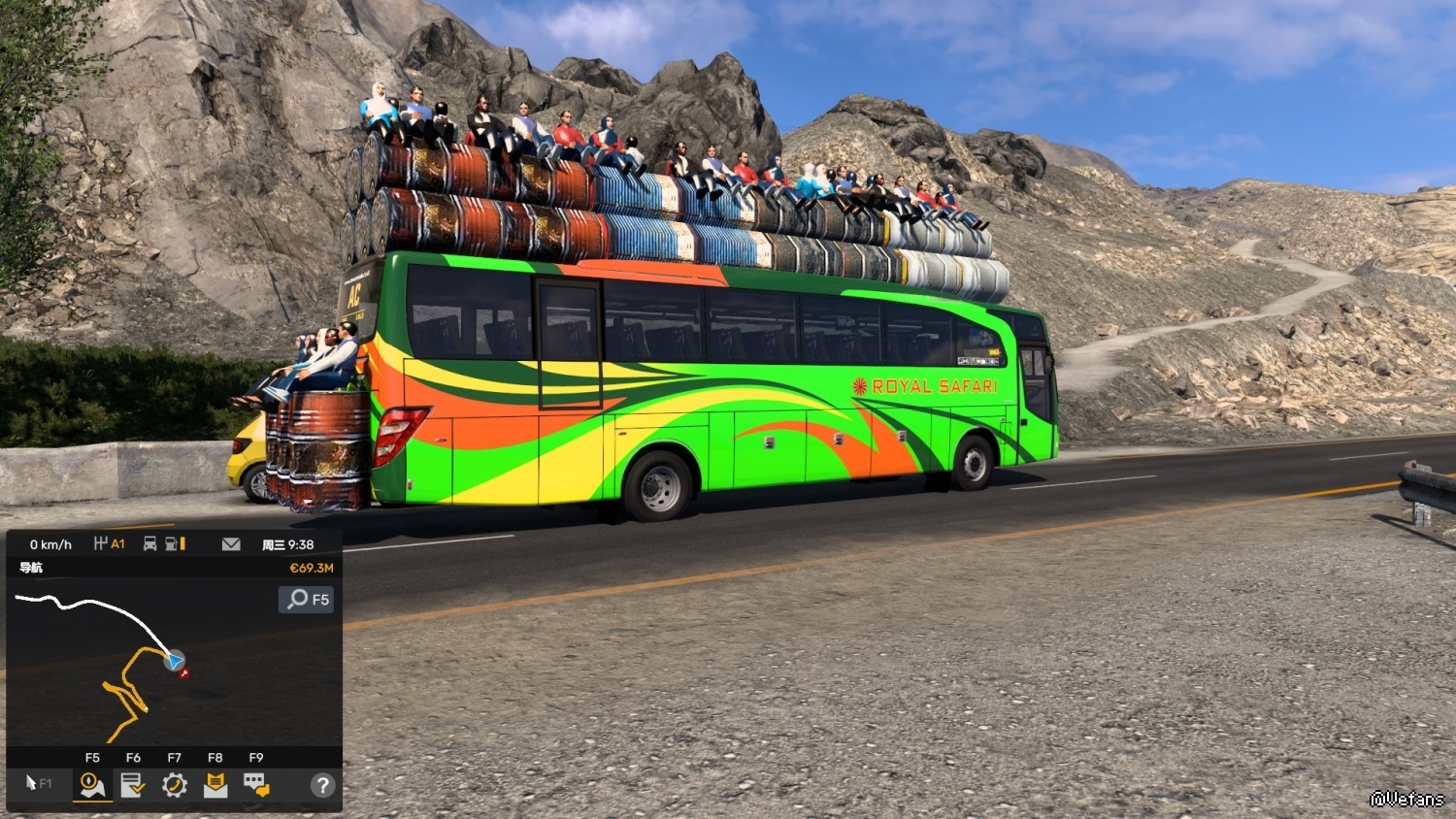Open the job info checklist tab

[x=133, y=784]
